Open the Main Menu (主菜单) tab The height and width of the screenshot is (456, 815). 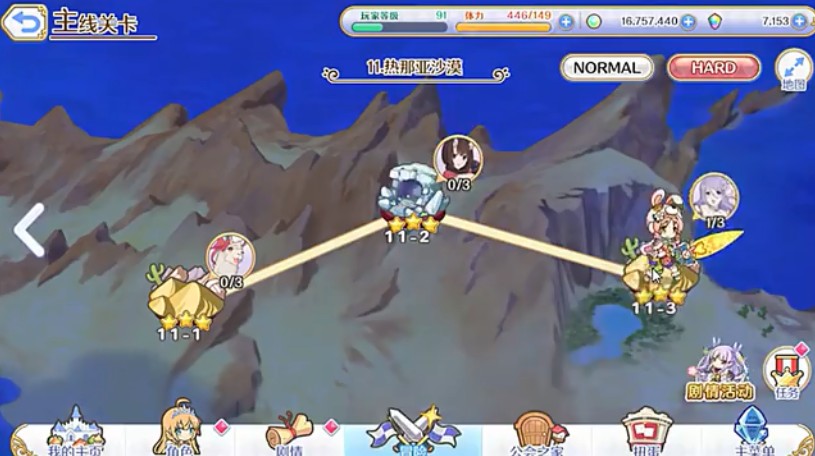click(x=756, y=431)
